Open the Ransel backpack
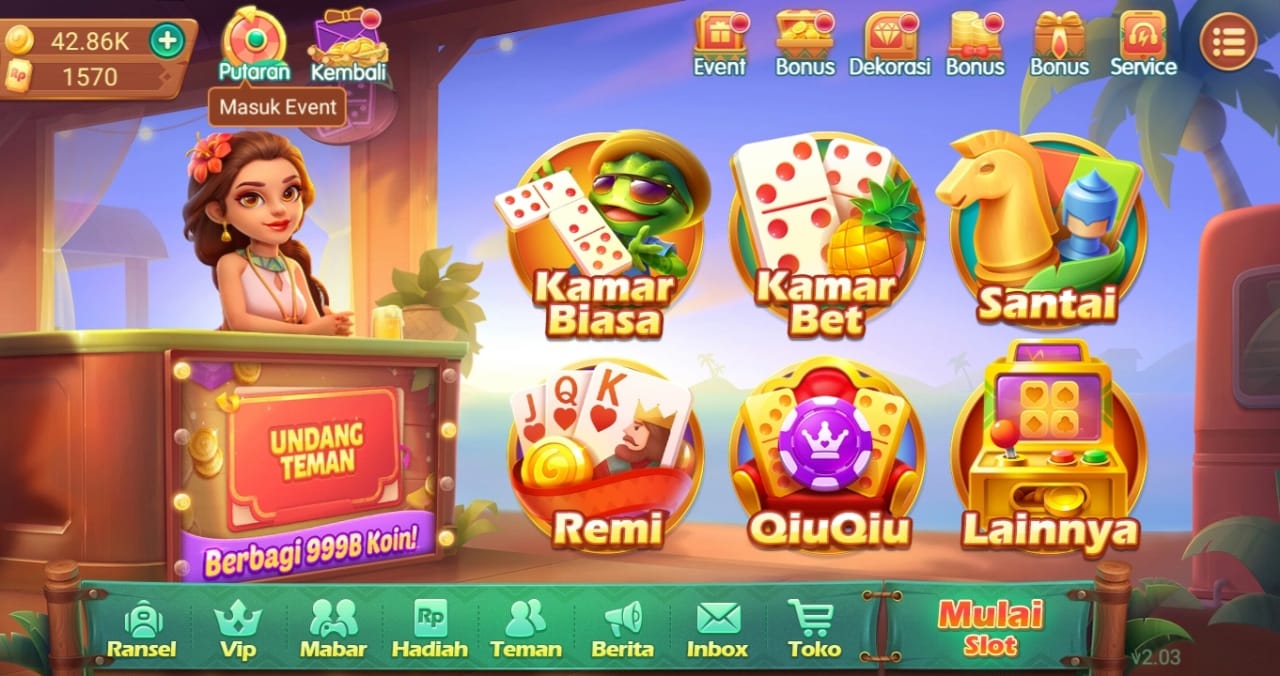Image resolution: width=1280 pixels, height=676 pixels. tap(142, 630)
